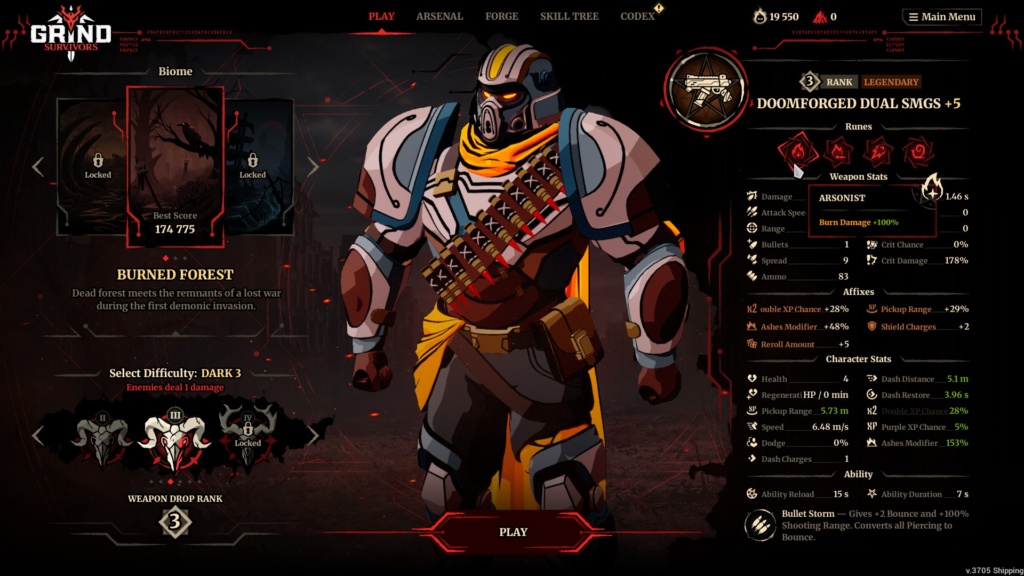Go to the Skill Tree tab

(x=567, y=16)
